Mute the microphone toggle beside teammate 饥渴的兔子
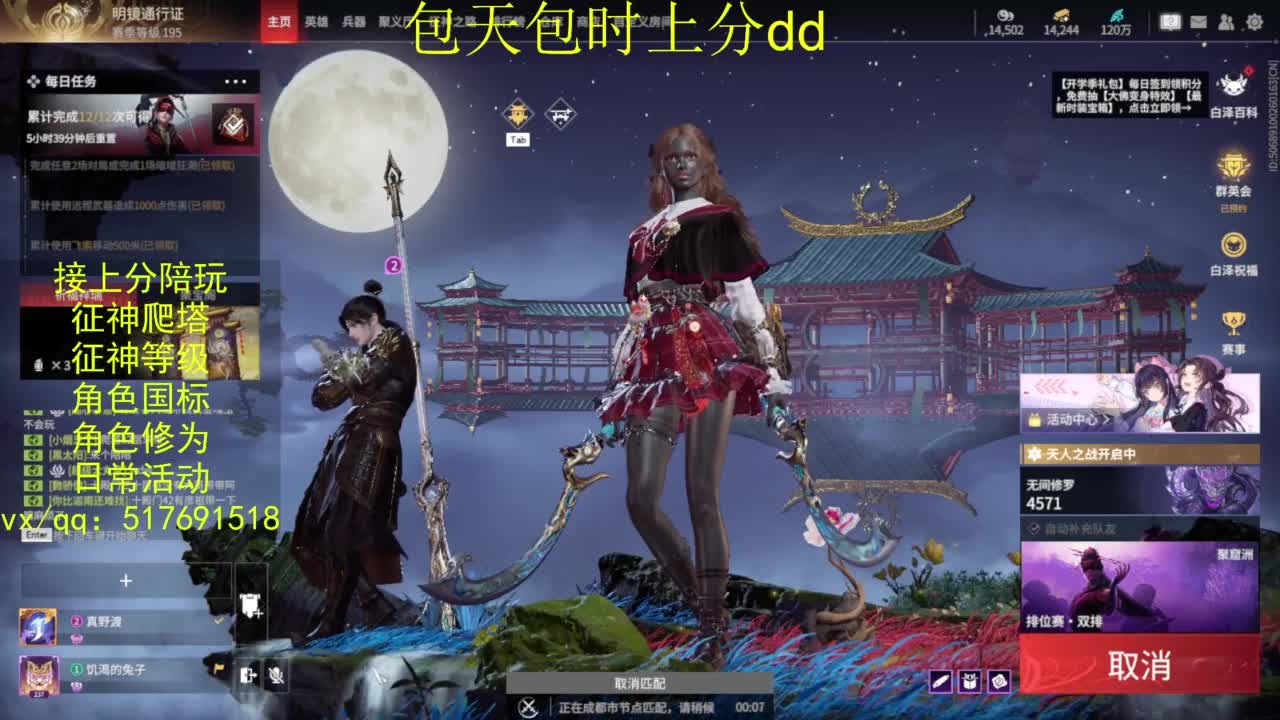The height and width of the screenshot is (720, 1280). [x=276, y=676]
